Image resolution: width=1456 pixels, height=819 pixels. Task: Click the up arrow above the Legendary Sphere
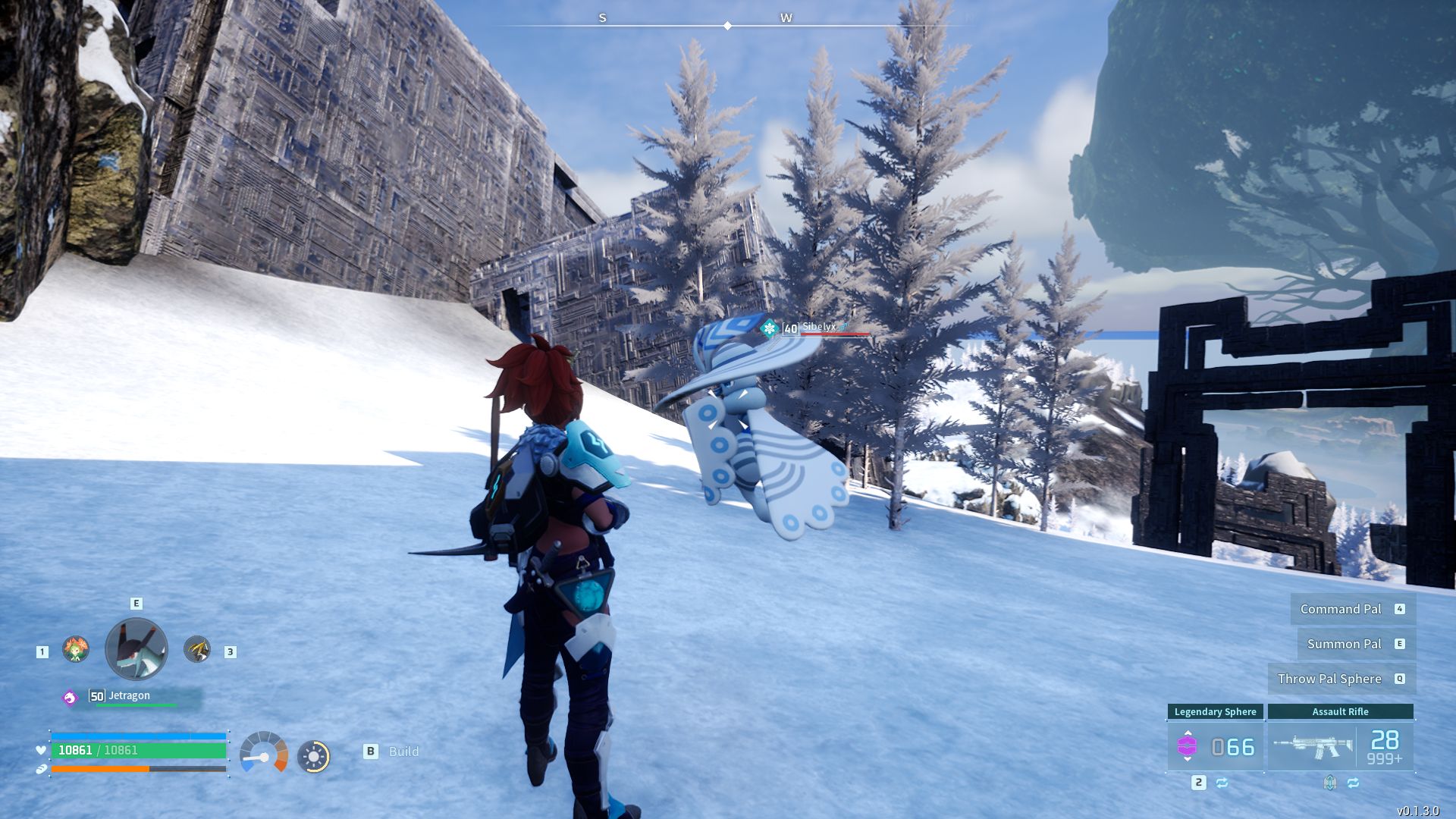[1188, 732]
